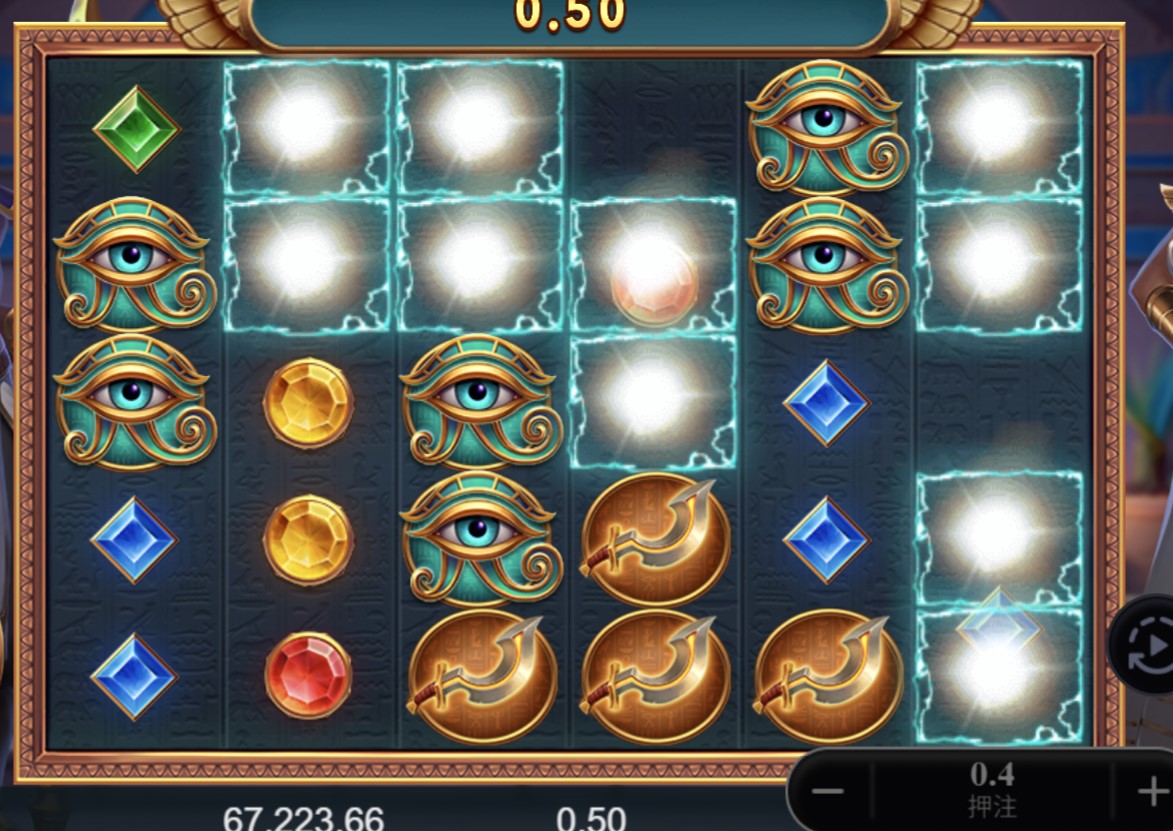Increase the bet with the plus button
The width and height of the screenshot is (1173, 831).
[1147, 790]
